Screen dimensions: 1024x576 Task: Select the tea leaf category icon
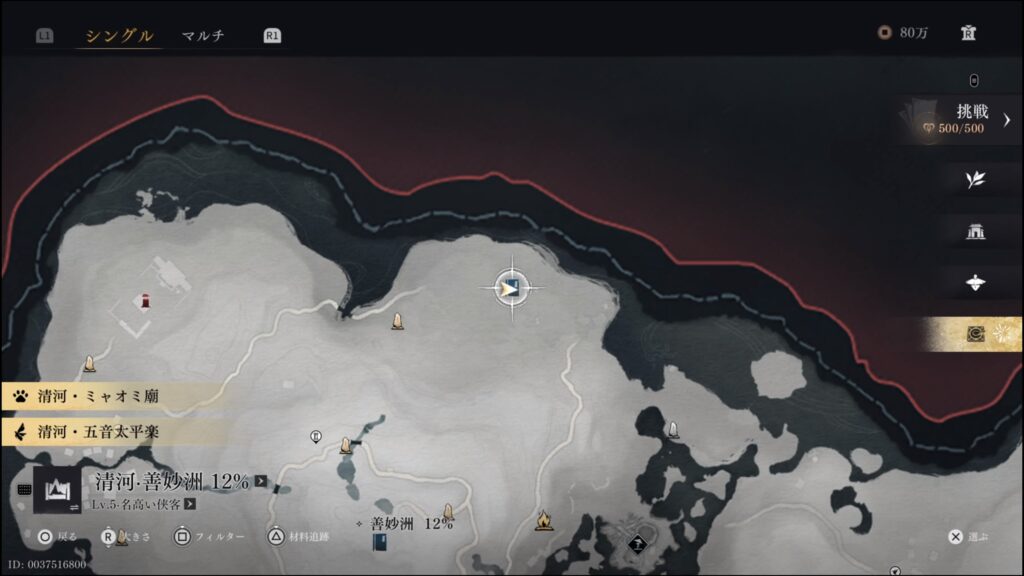(x=975, y=180)
